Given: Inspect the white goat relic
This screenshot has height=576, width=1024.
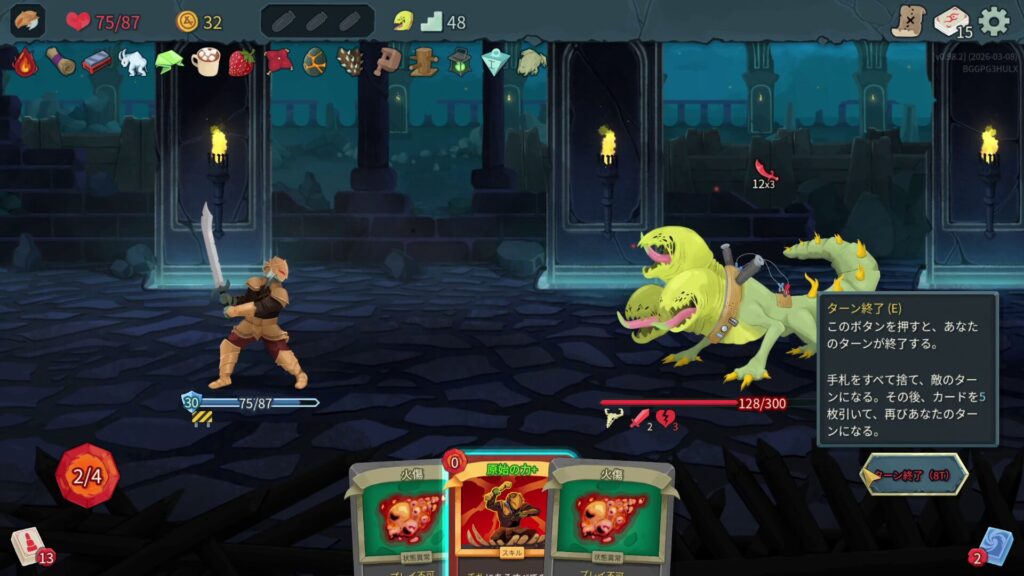Looking at the screenshot, I should pyautogui.click(x=133, y=62).
